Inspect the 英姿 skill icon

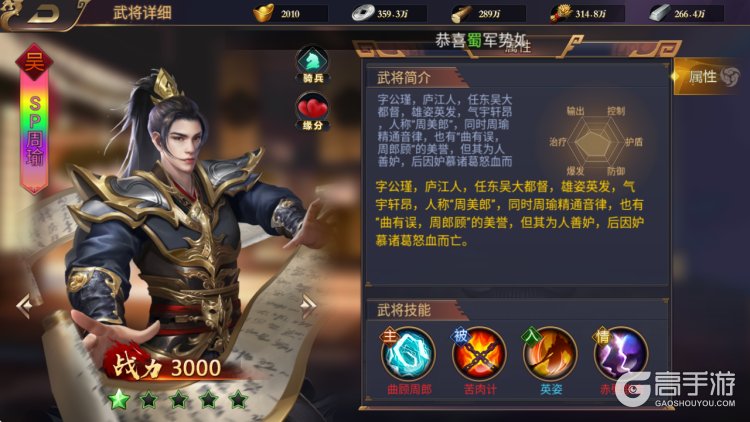(549, 353)
